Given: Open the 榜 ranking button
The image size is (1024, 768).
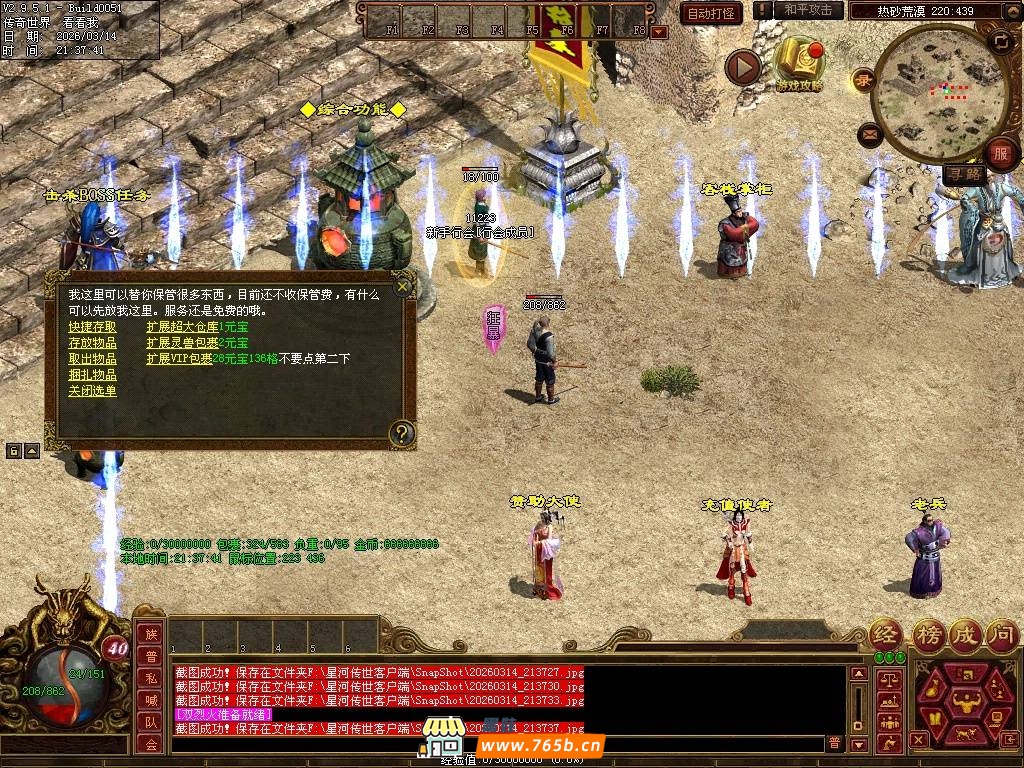Looking at the screenshot, I should 927,635.
